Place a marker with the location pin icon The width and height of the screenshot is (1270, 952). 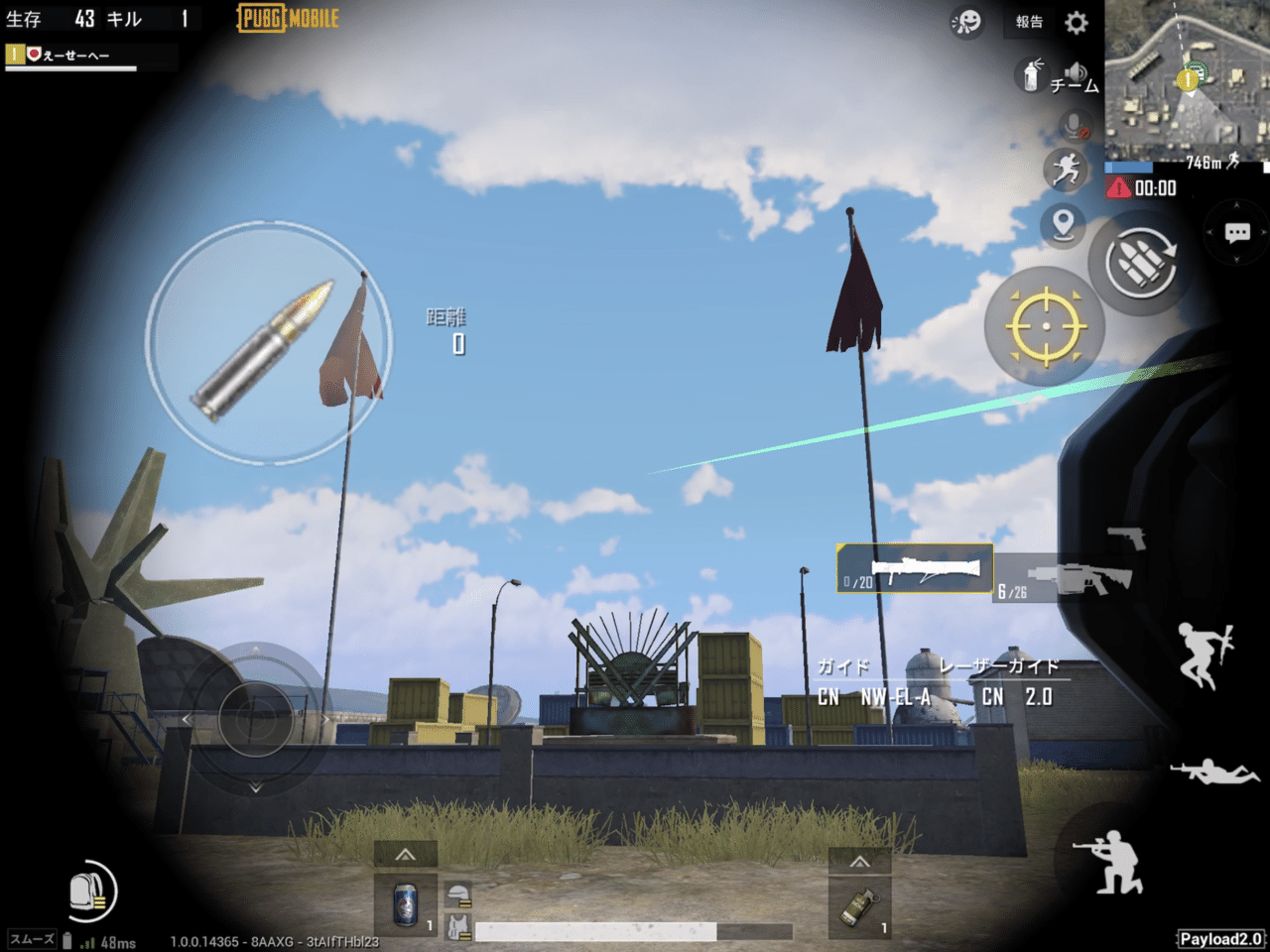[x=1063, y=226]
